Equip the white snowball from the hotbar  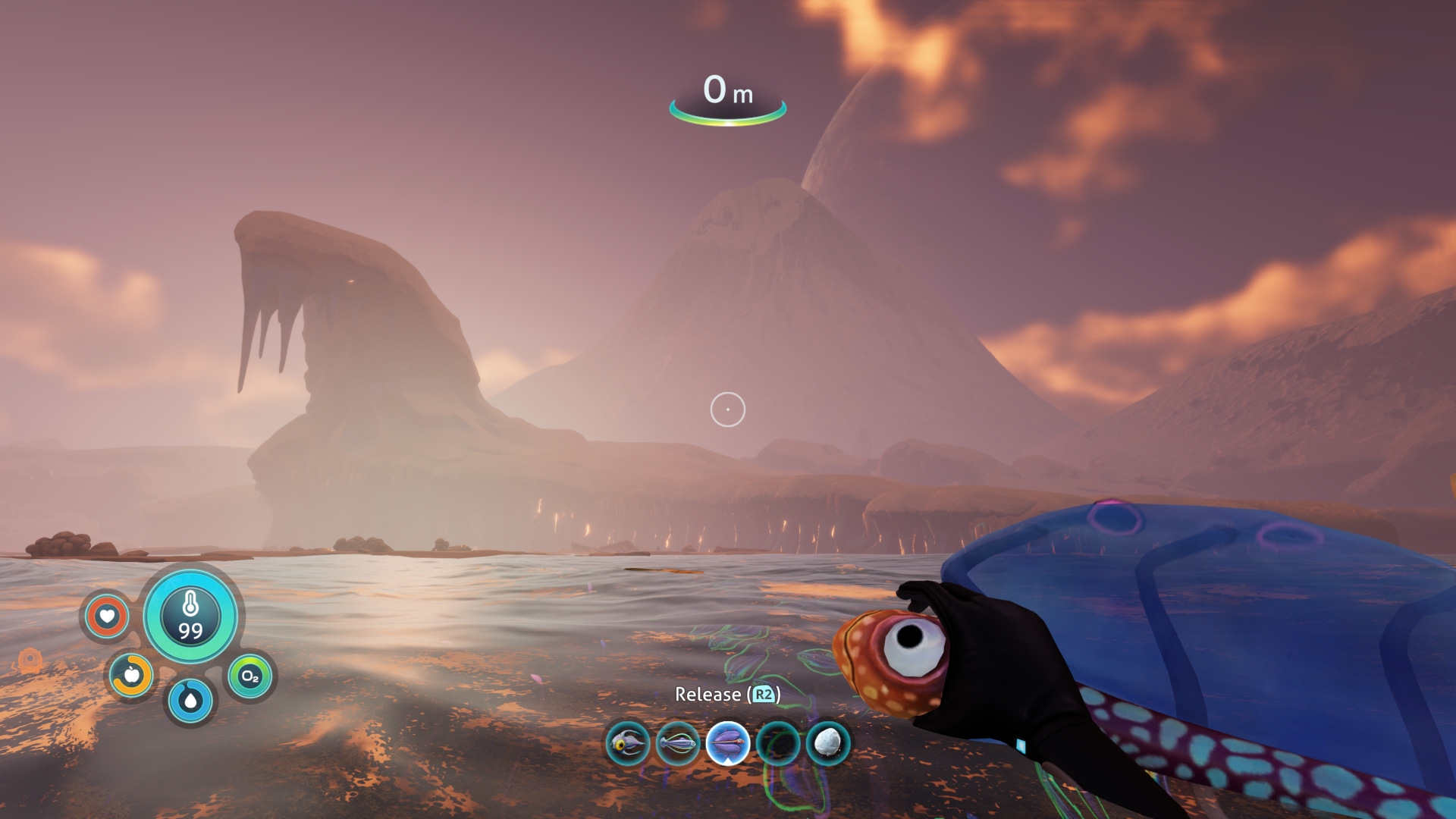(x=828, y=743)
